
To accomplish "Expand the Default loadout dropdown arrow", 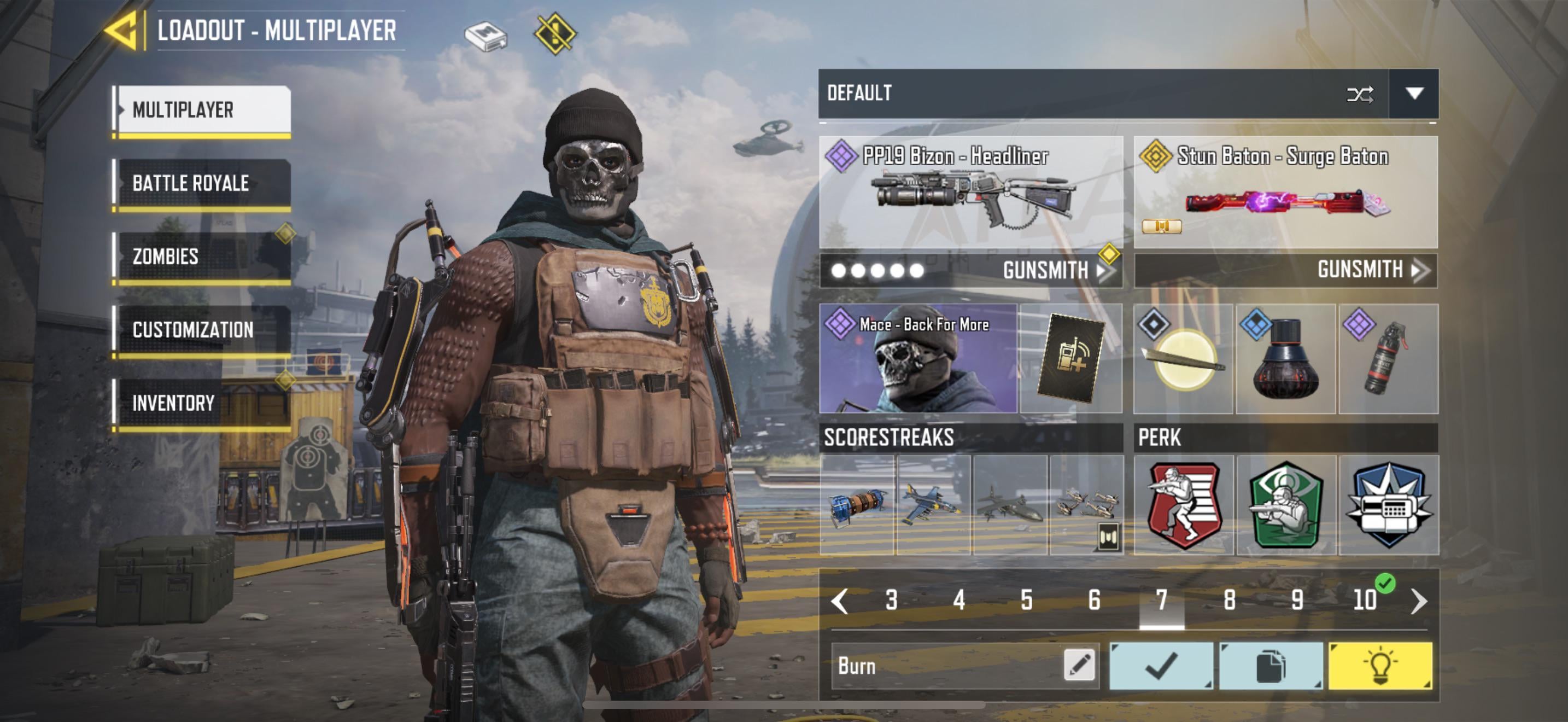I will pos(1413,94).
